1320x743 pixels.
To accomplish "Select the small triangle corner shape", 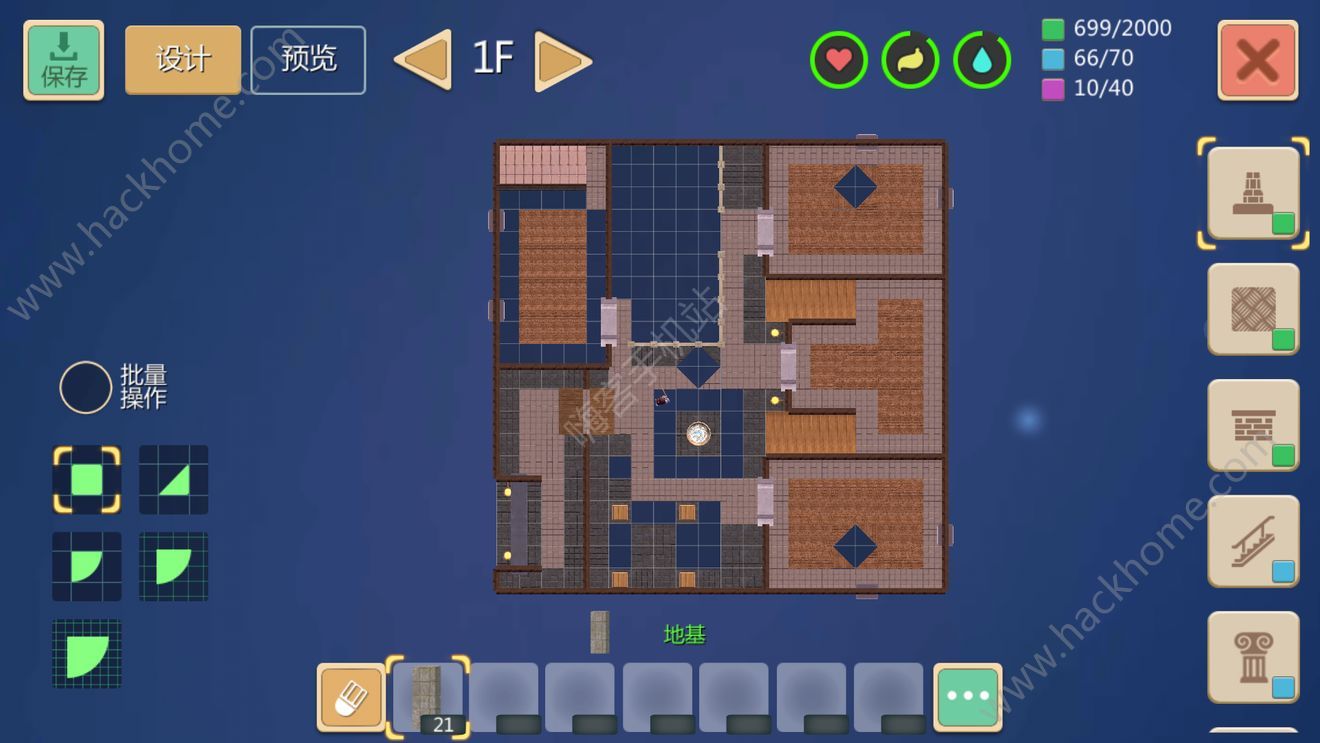I will click(171, 480).
